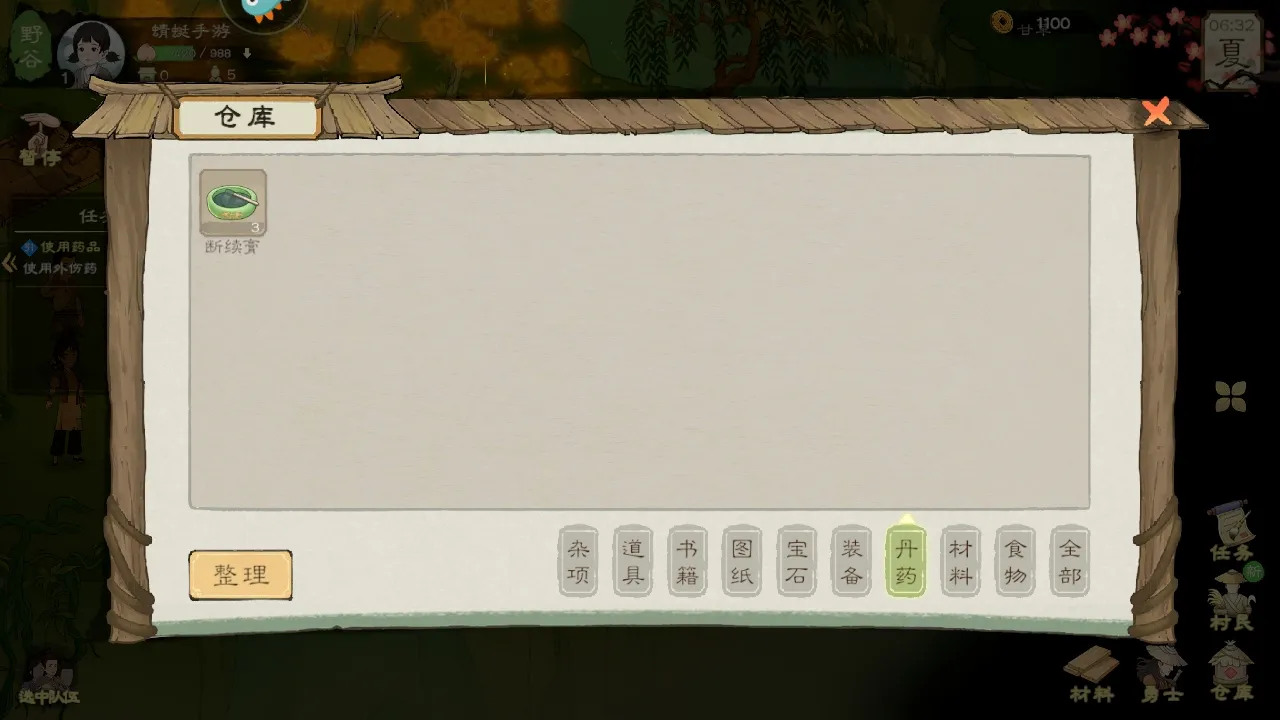
Task: Switch to the 丹药 filter tab
Action: (905, 561)
